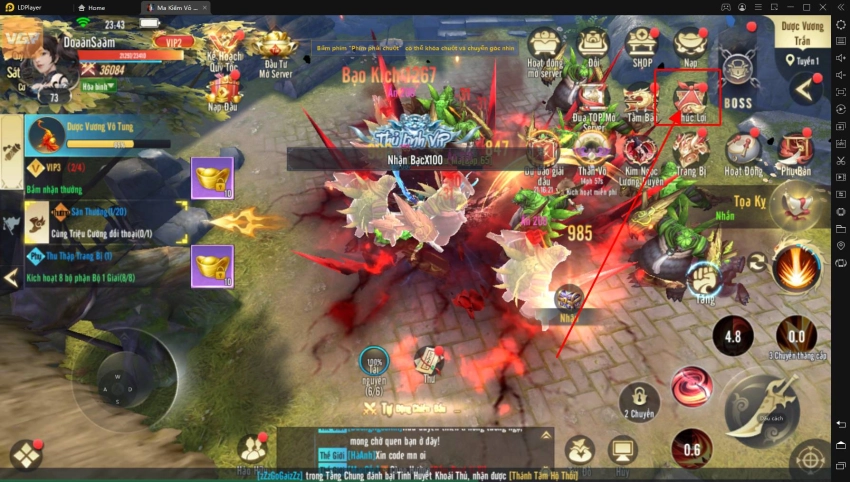Open the Thư mail icon
850x482 pixels.
(x=430, y=362)
